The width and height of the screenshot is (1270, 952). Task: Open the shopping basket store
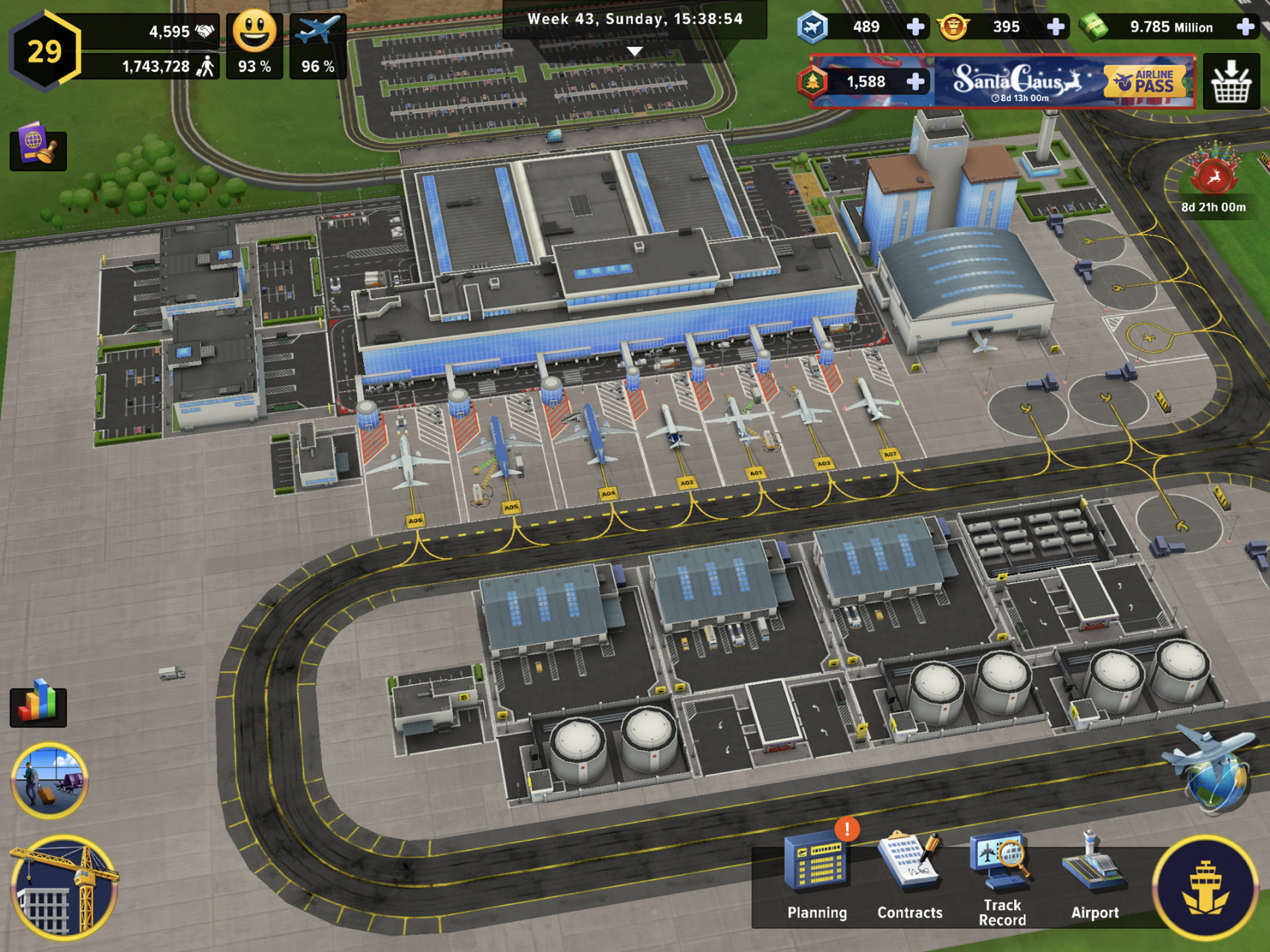pos(1231,82)
